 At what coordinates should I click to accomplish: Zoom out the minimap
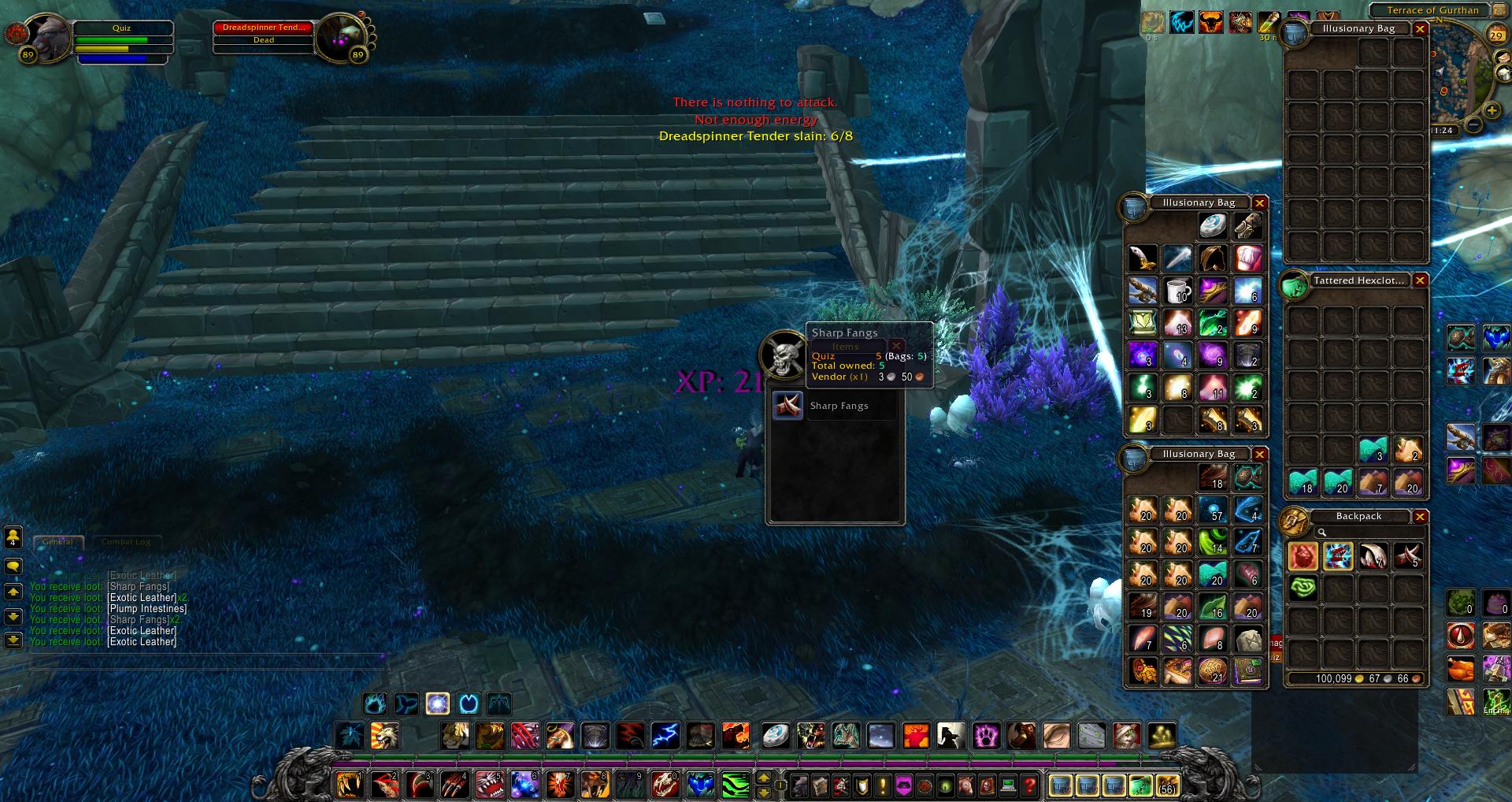click(1473, 124)
